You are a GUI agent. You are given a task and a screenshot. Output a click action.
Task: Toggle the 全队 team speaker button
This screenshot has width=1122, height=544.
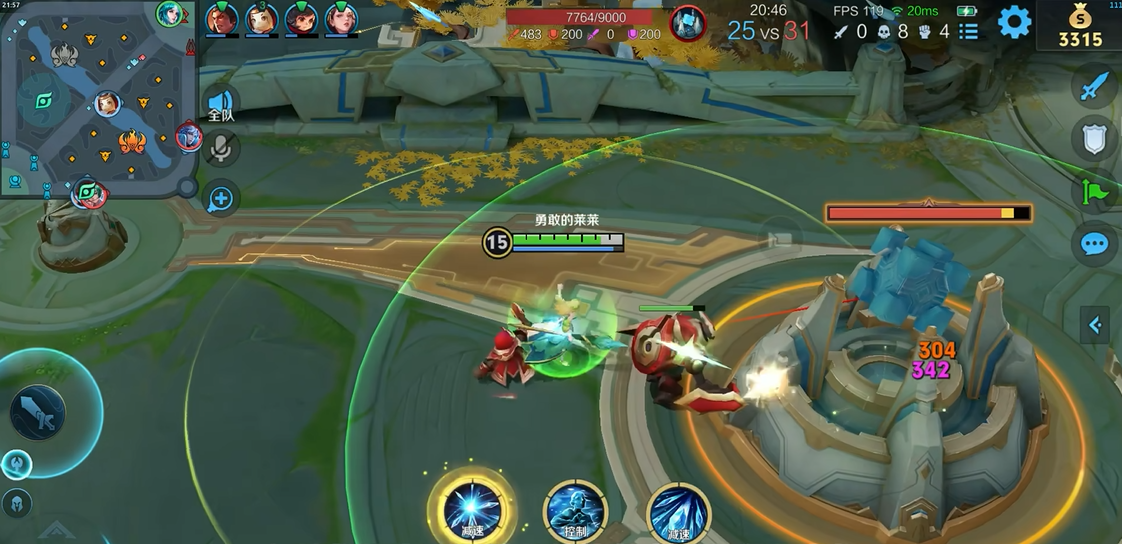click(220, 103)
